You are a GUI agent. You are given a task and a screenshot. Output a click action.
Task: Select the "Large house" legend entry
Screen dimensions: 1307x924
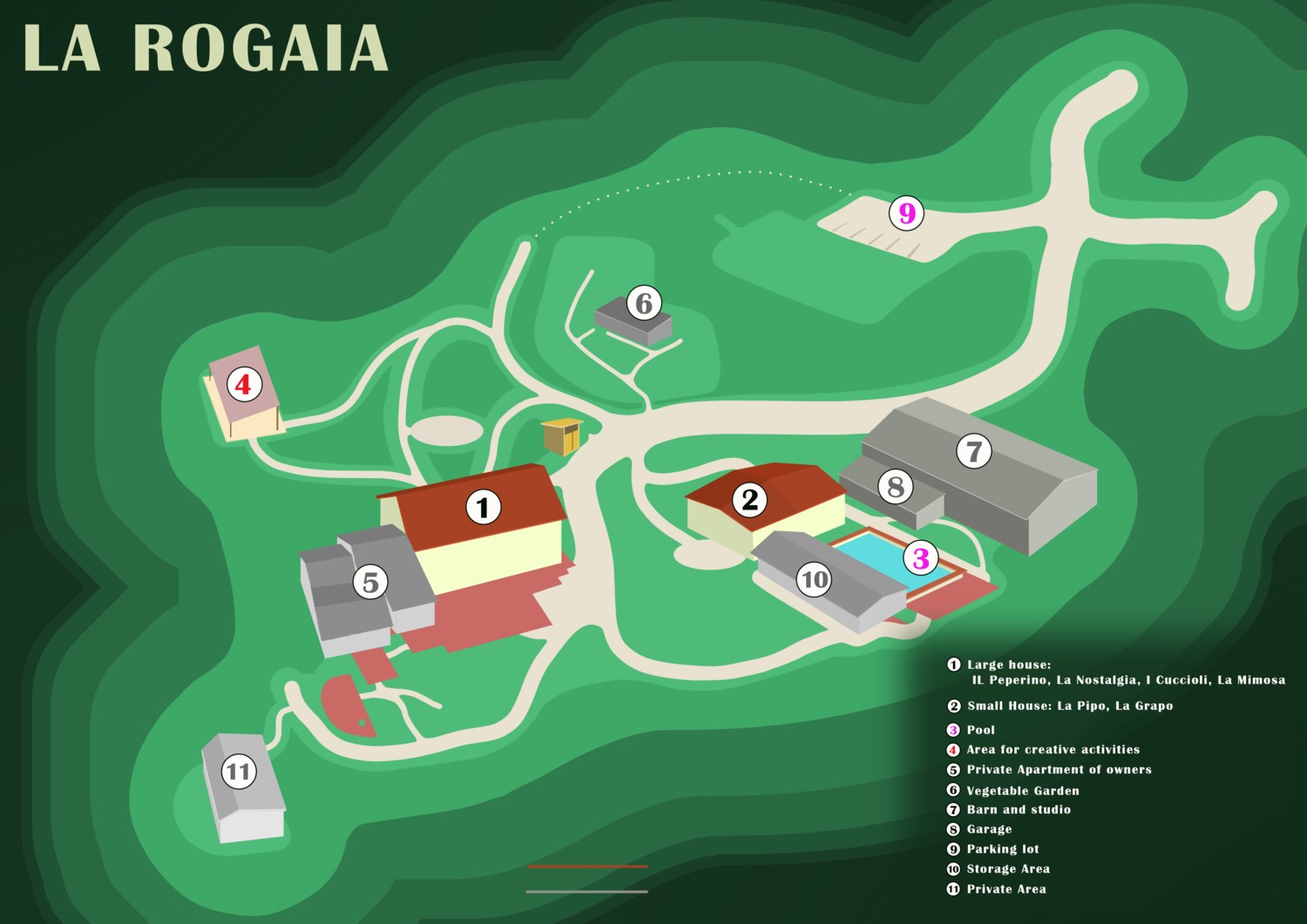[1009, 664]
